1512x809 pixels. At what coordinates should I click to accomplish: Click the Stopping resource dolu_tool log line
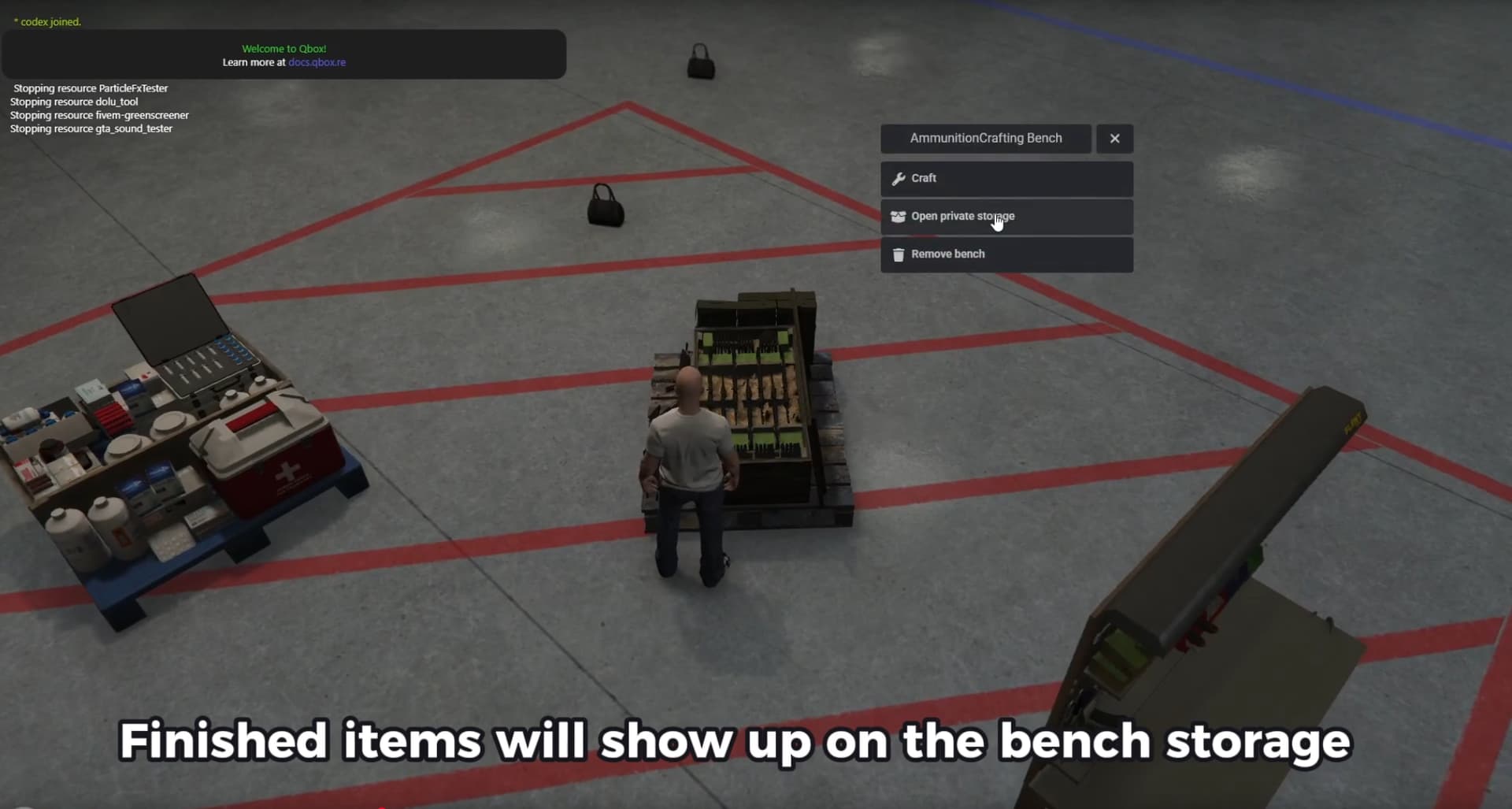(x=73, y=102)
